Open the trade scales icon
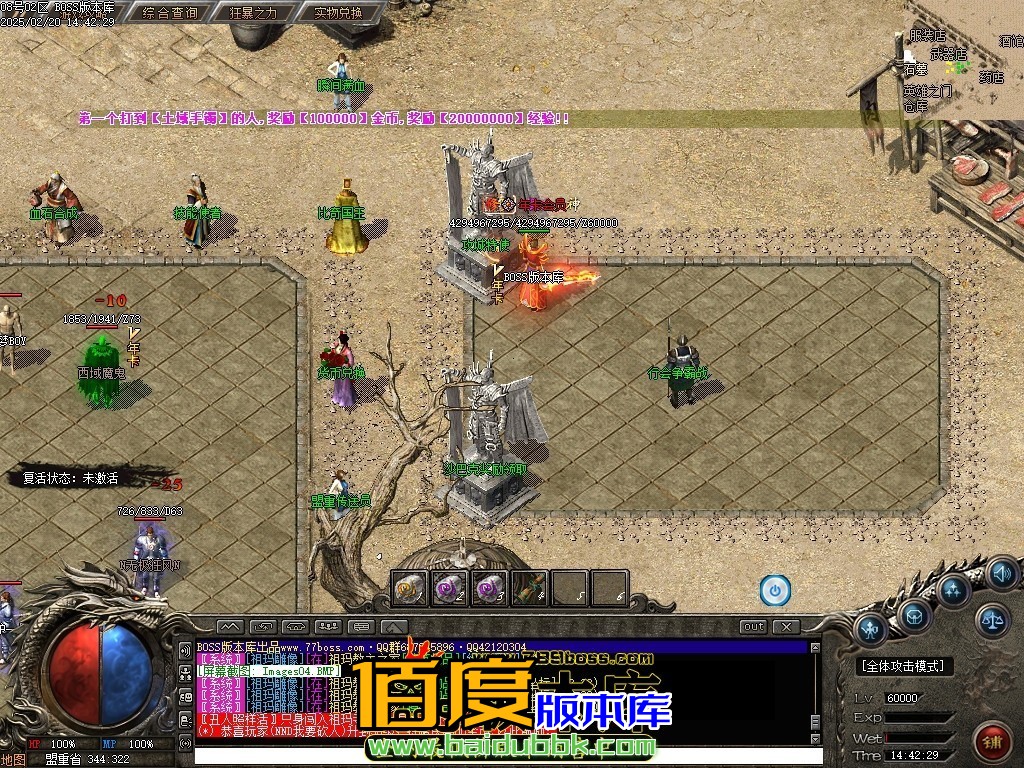This screenshot has width=1024, height=768. point(993,620)
